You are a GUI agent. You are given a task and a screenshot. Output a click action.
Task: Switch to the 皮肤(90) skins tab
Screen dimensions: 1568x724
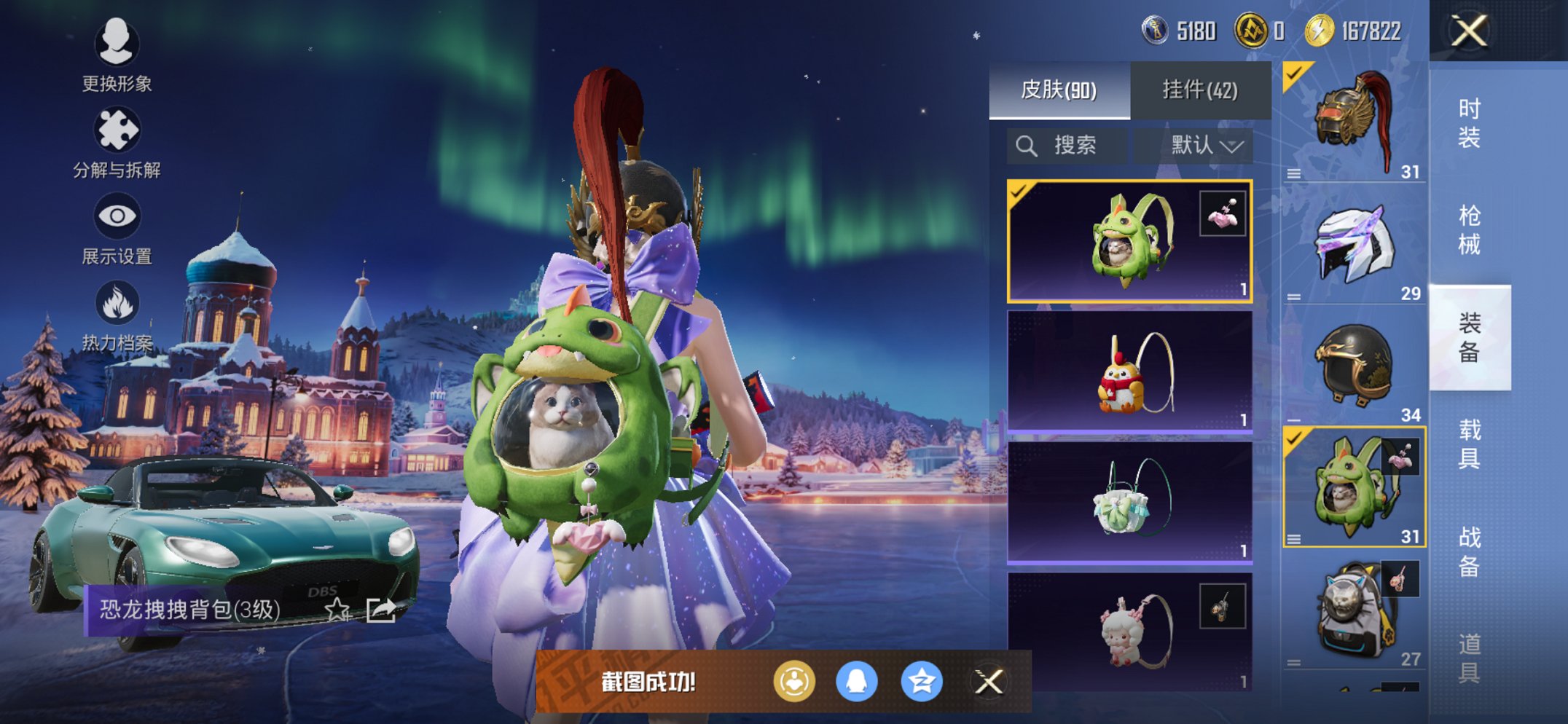tap(1059, 90)
